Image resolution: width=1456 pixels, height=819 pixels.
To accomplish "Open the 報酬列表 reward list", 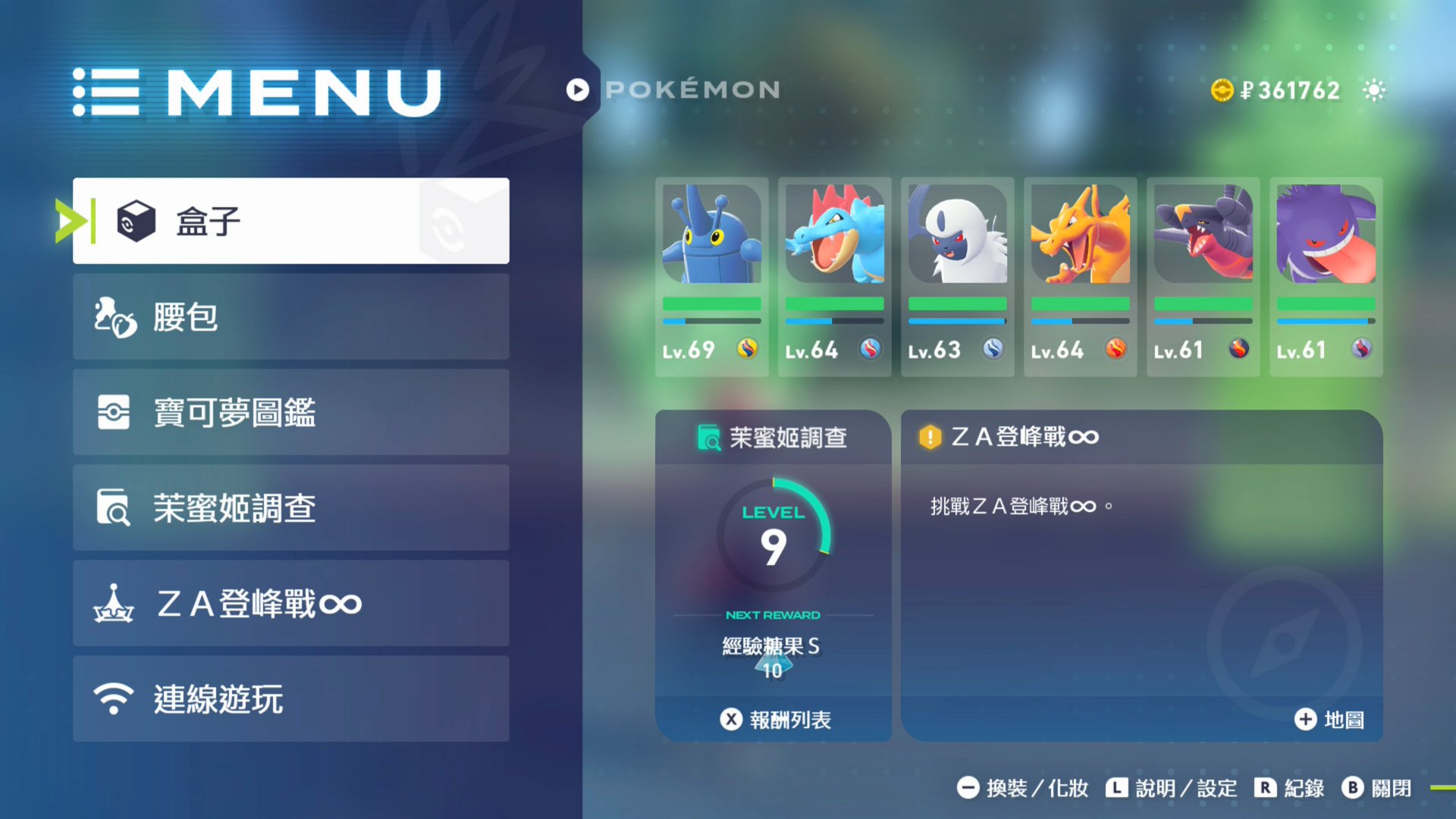I will [x=774, y=720].
